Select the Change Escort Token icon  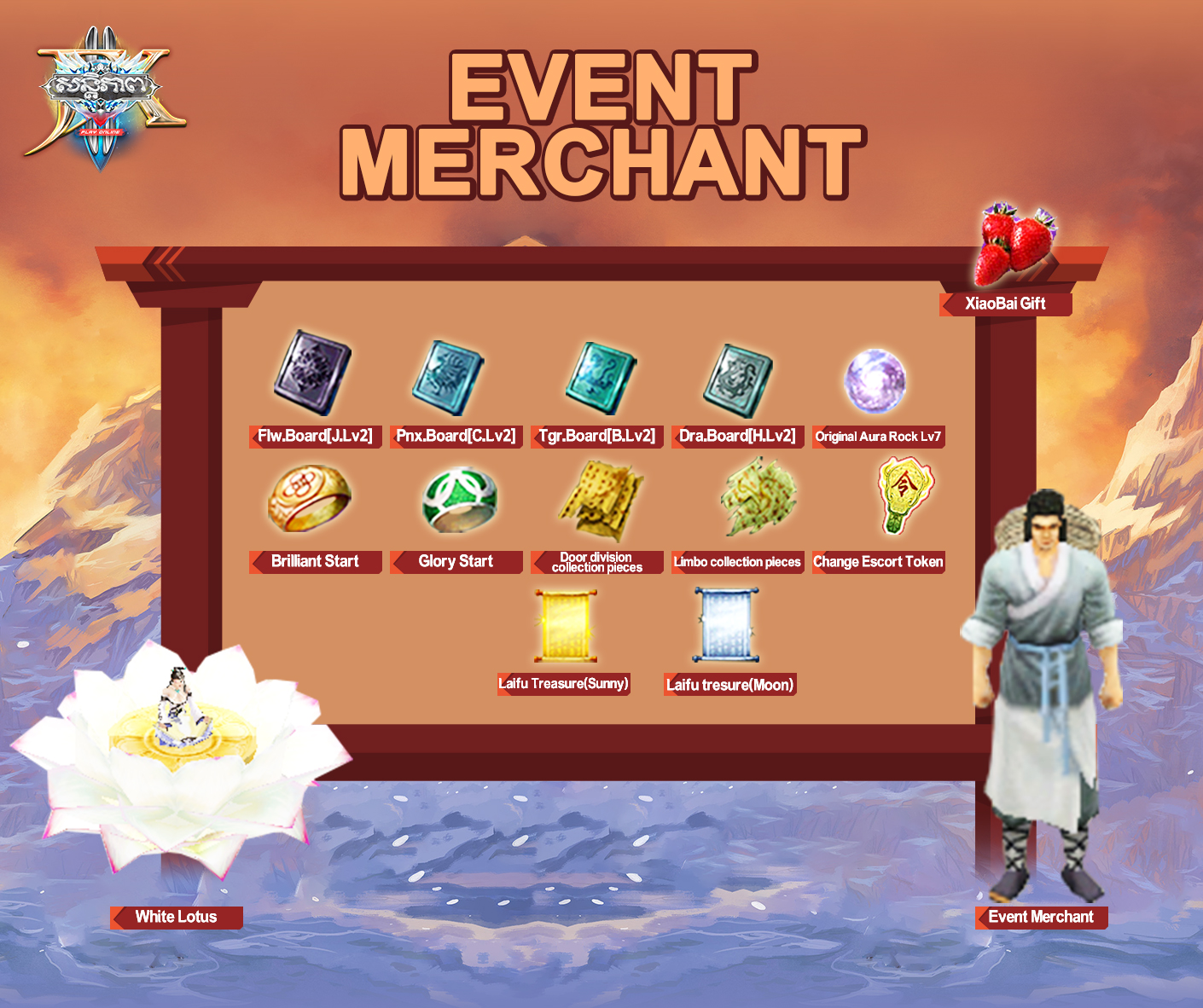(x=905, y=495)
